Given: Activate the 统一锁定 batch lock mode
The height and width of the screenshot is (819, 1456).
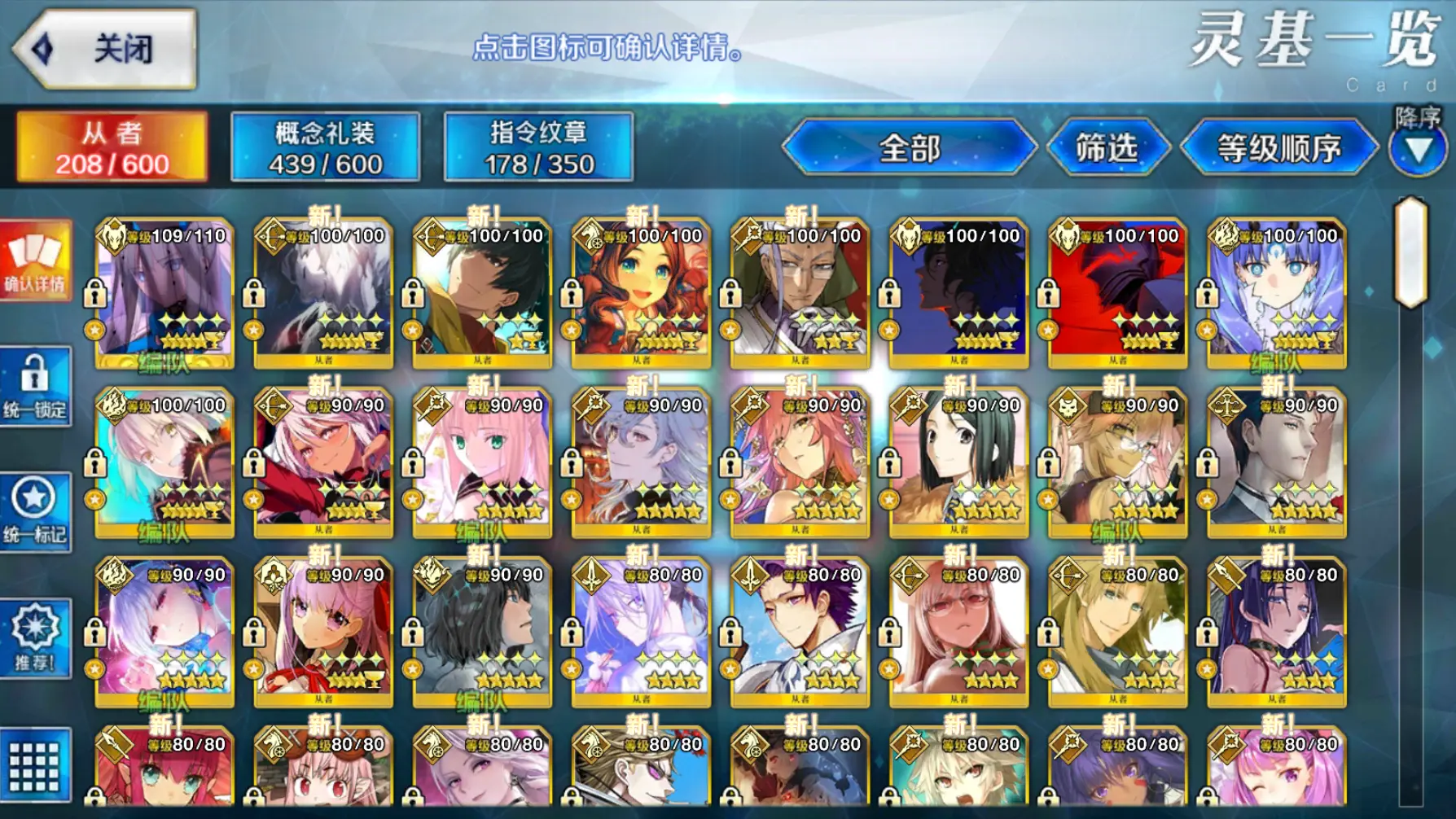Looking at the screenshot, I should coord(35,387).
